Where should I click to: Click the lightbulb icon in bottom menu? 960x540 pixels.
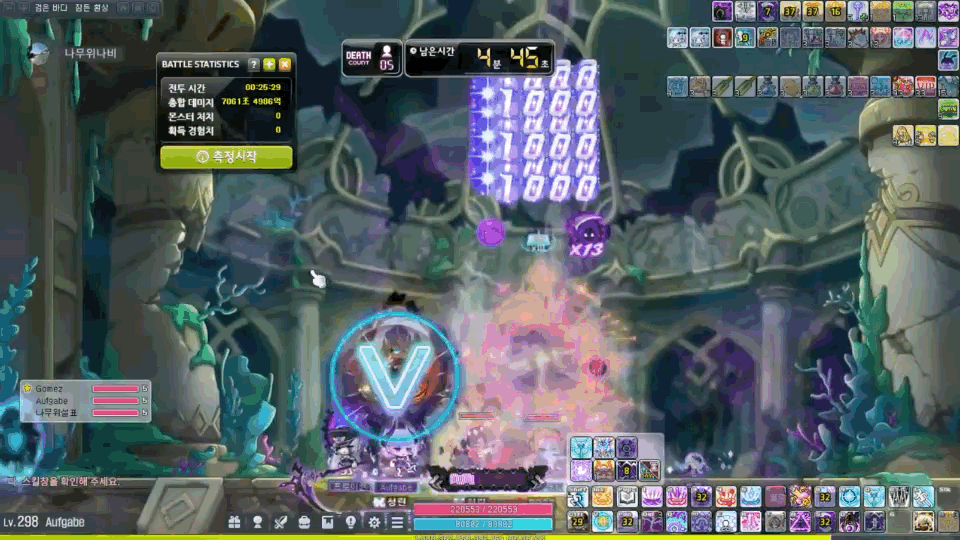coord(351,522)
